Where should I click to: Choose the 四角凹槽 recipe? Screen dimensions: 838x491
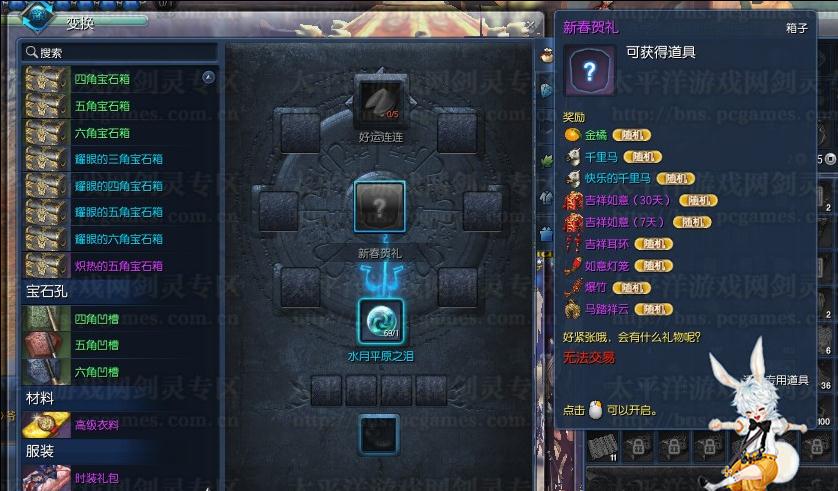tap(96, 319)
